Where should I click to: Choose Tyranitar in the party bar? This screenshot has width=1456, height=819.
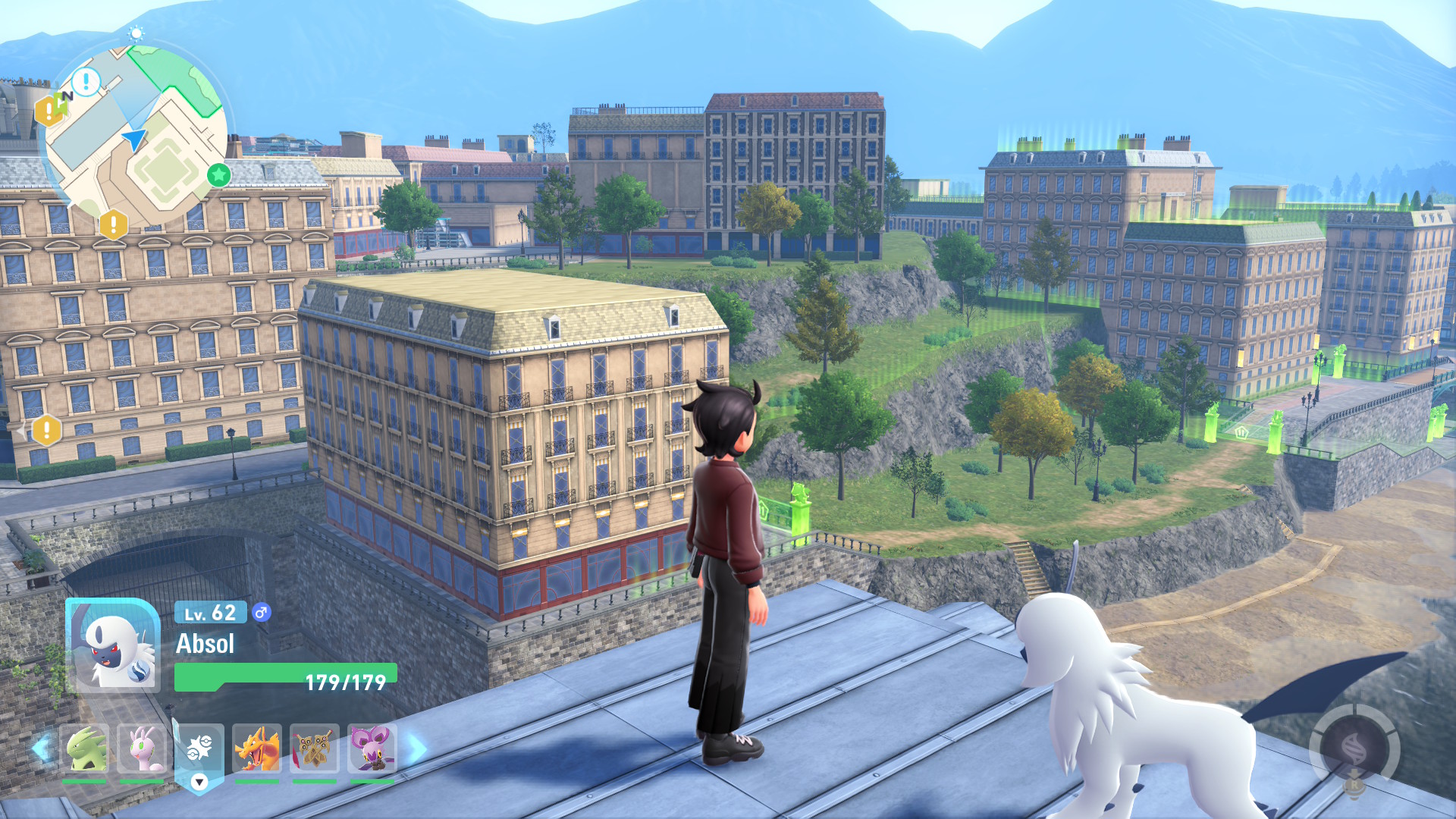[84, 748]
